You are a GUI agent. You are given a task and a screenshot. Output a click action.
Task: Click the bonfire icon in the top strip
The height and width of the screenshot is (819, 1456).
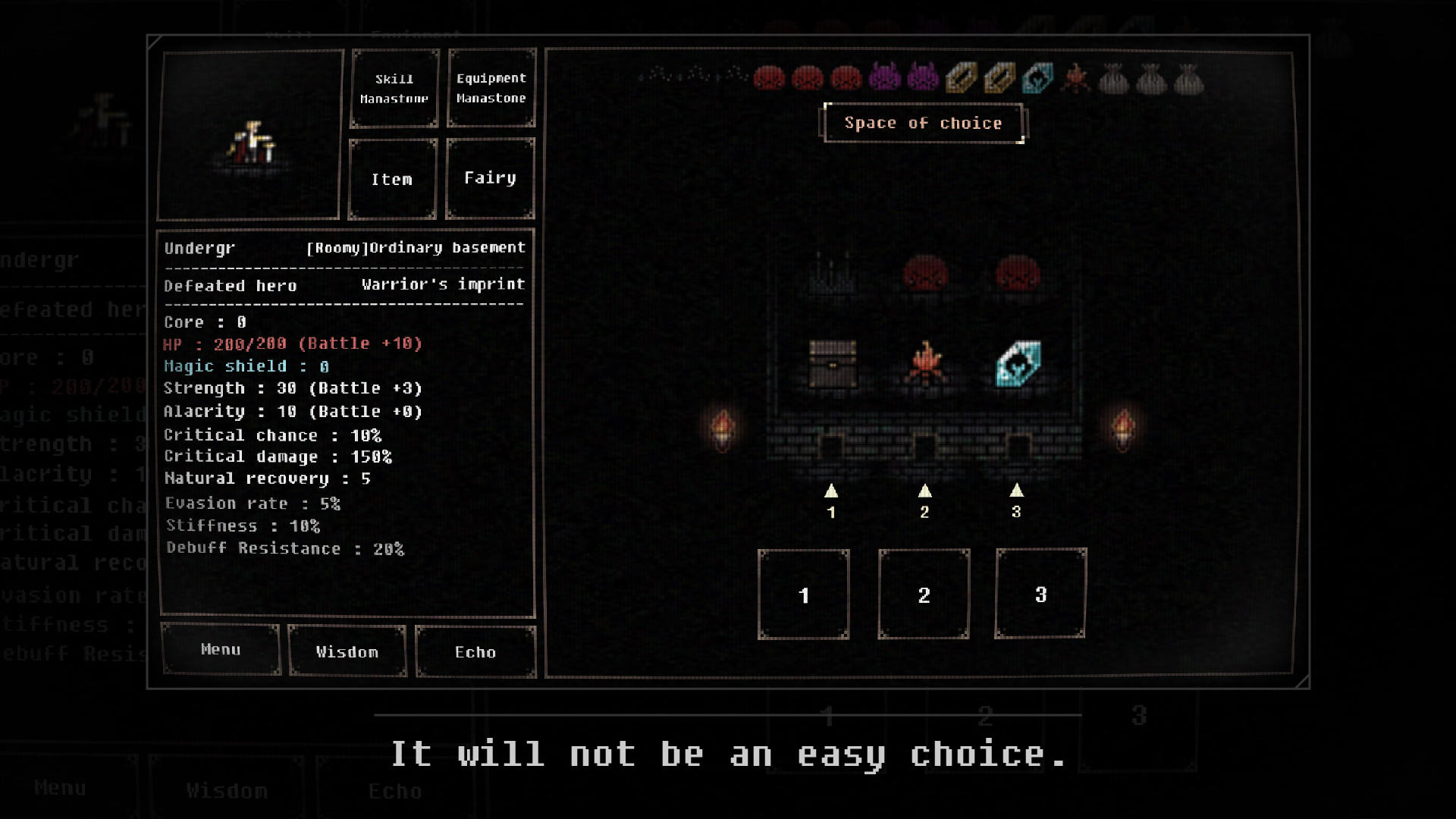1076,79
